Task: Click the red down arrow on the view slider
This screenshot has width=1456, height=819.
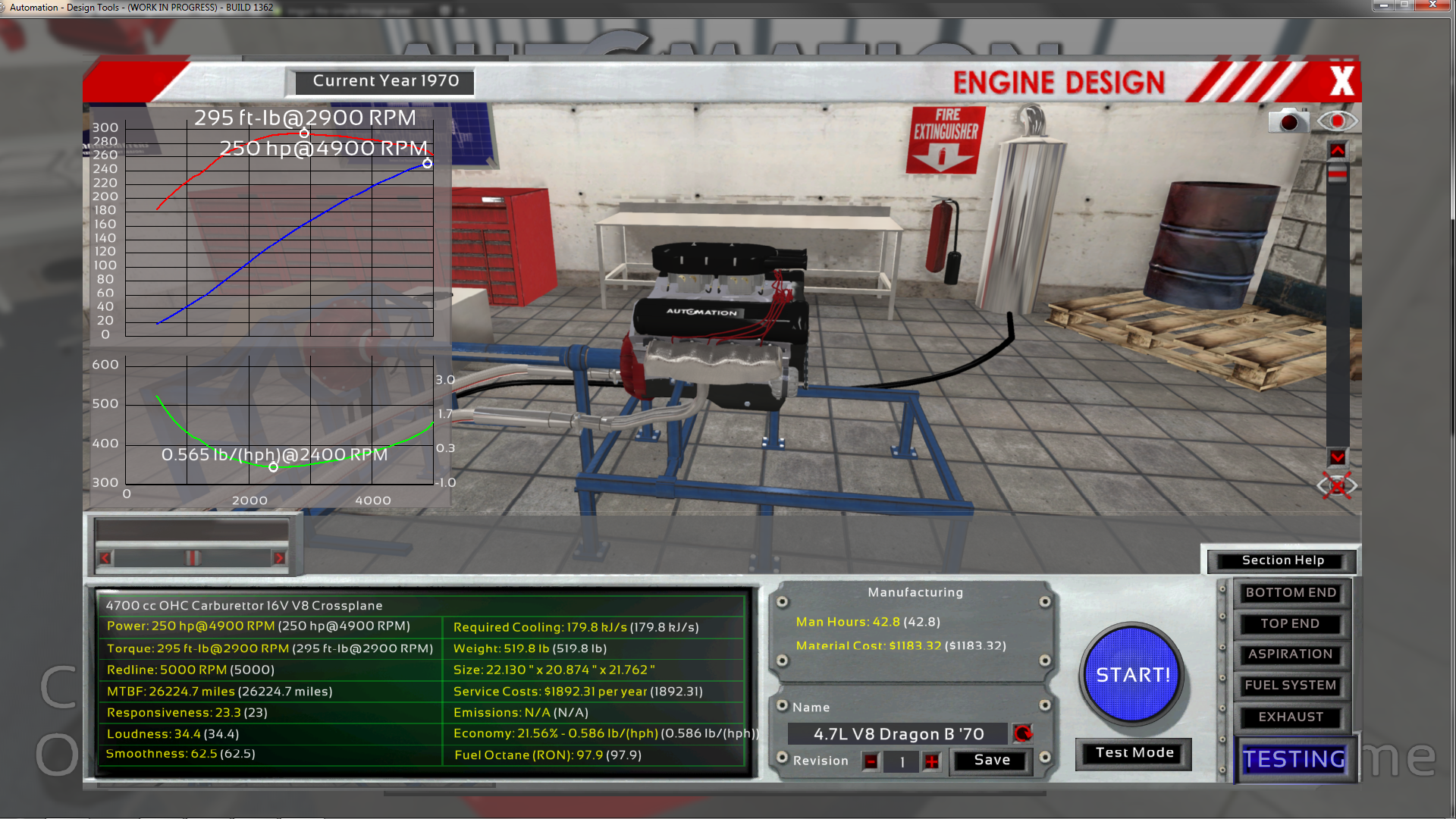Action: (x=1337, y=457)
